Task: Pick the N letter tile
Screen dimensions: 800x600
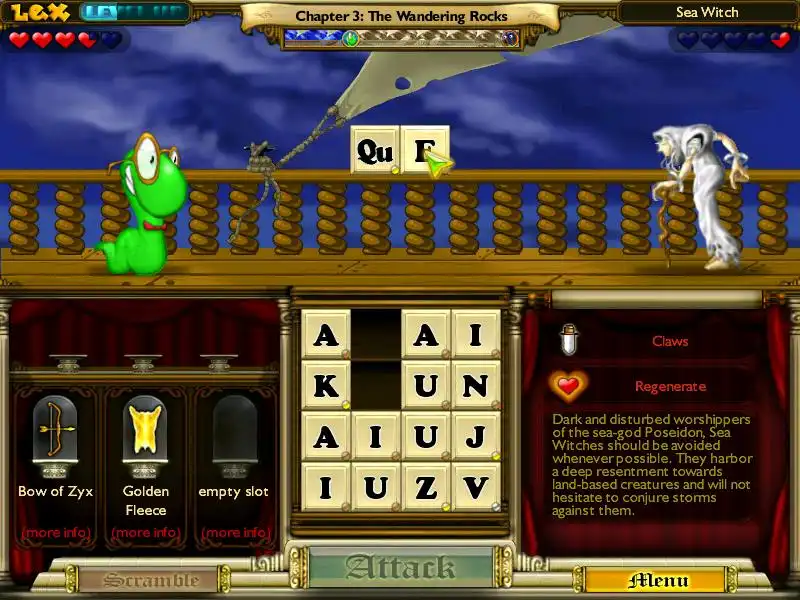Action: (x=476, y=386)
